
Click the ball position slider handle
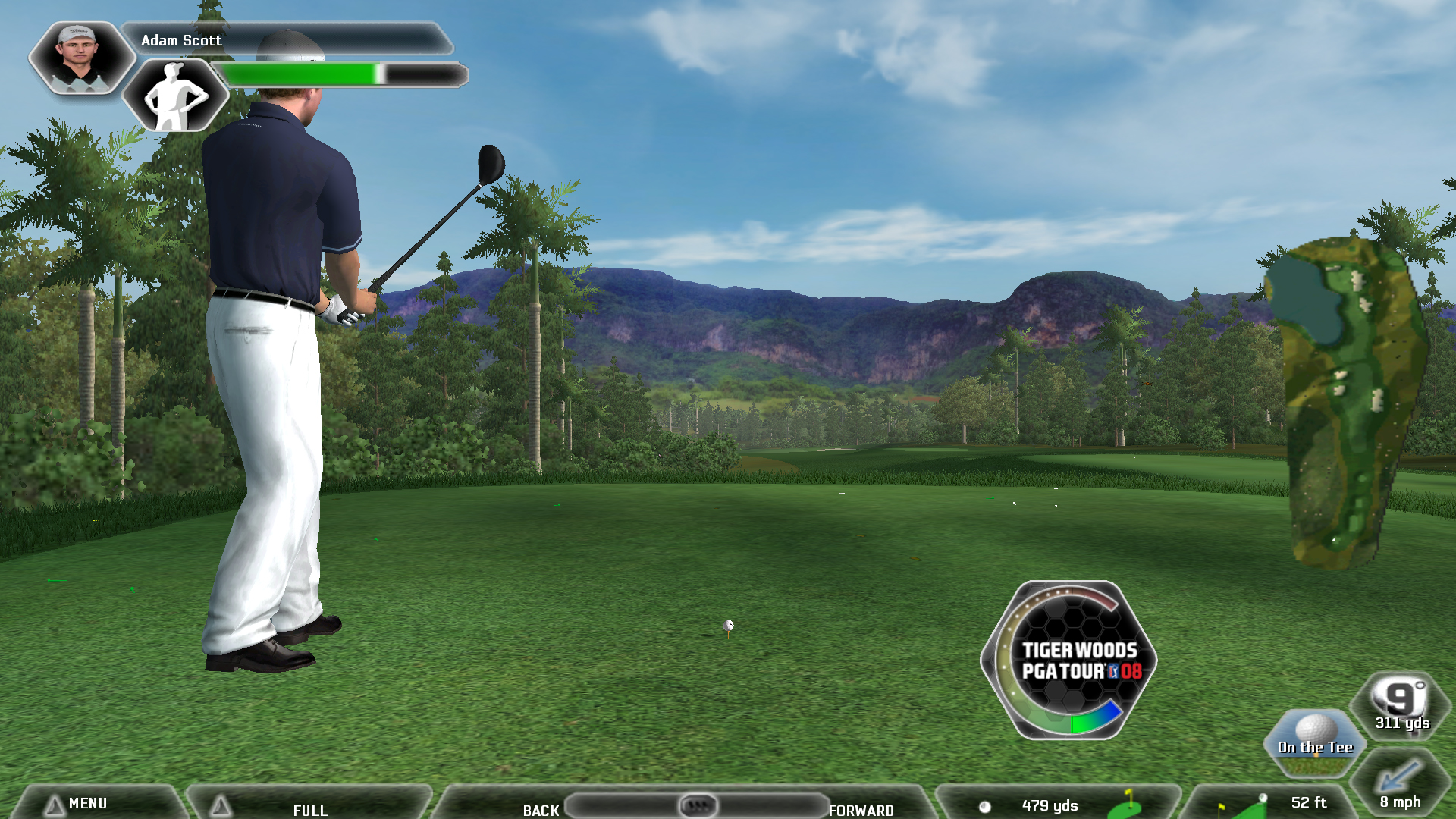coord(697,805)
